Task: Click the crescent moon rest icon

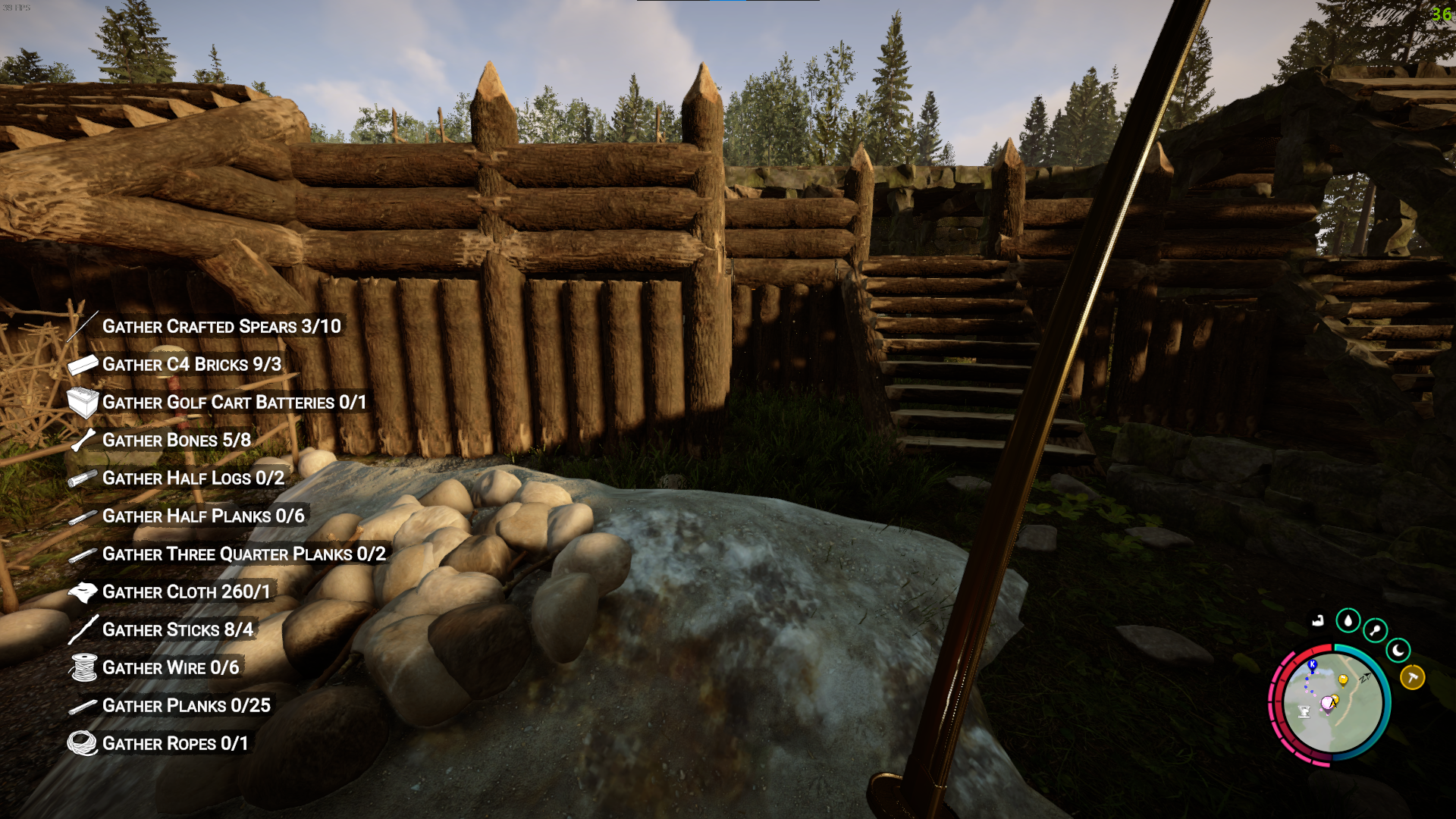Action: coord(1398,650)
